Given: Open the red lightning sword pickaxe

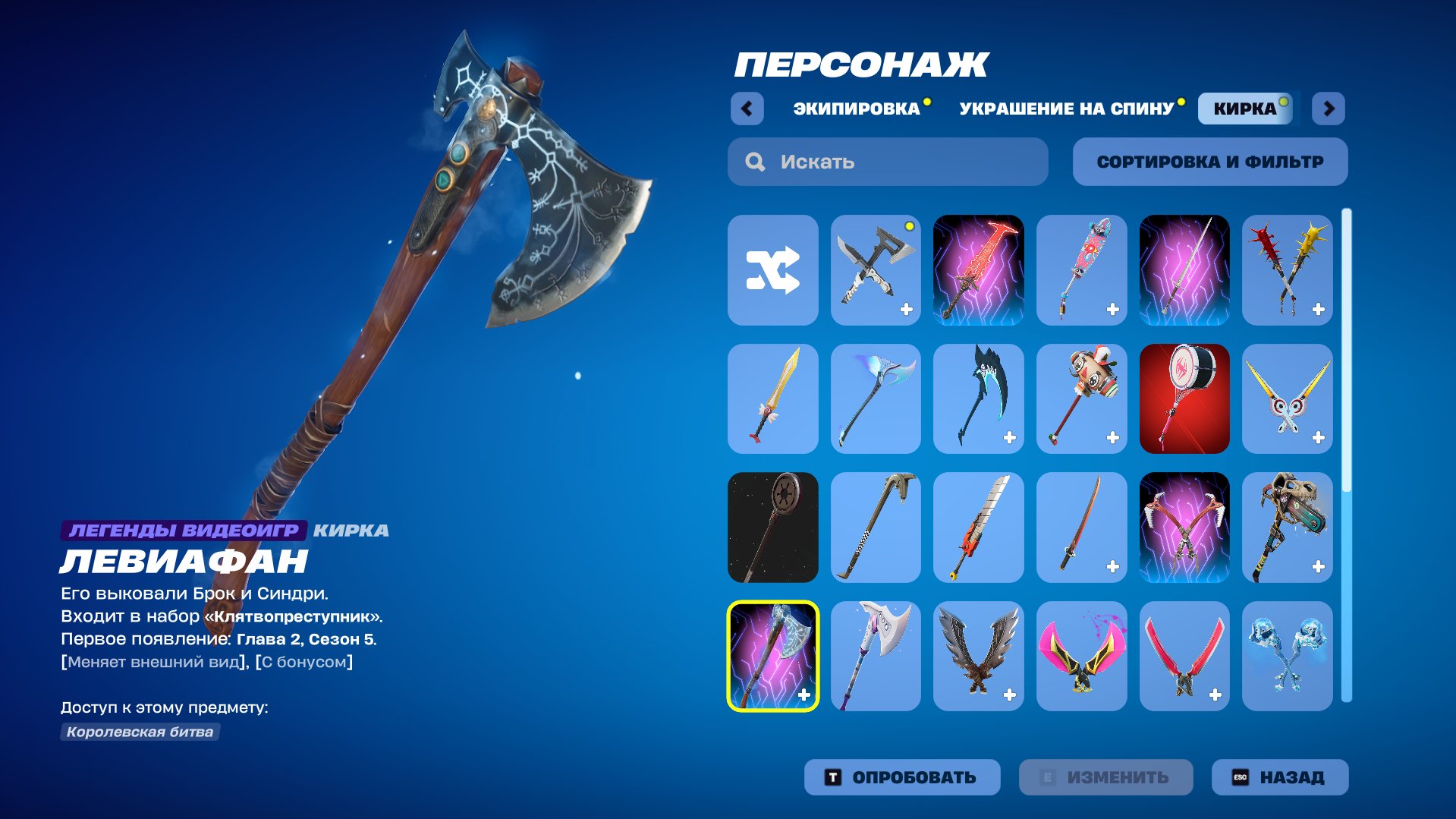Looking at the screenshot, I should pos(978,271).
